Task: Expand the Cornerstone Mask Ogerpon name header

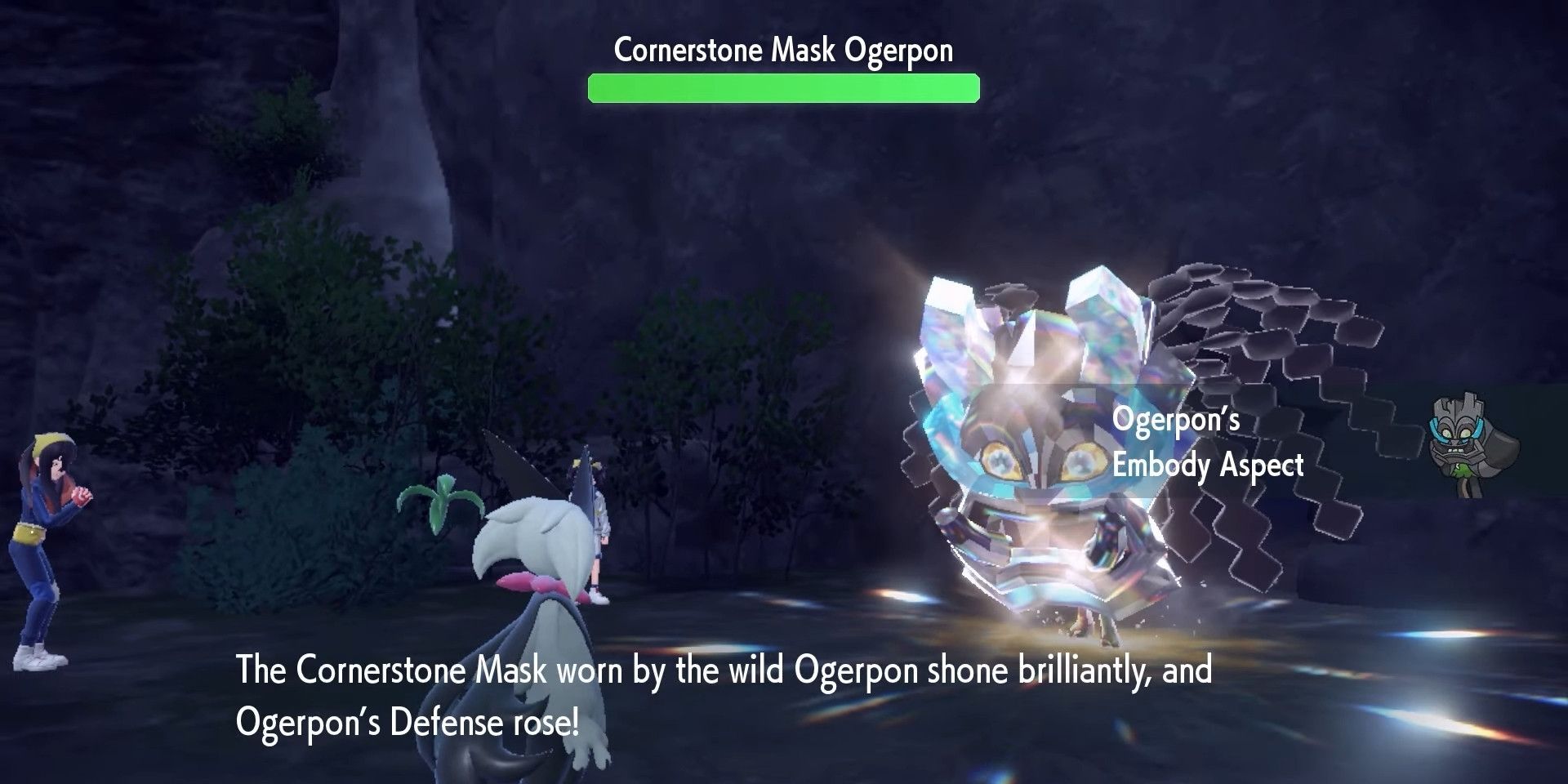Action: 782,49
